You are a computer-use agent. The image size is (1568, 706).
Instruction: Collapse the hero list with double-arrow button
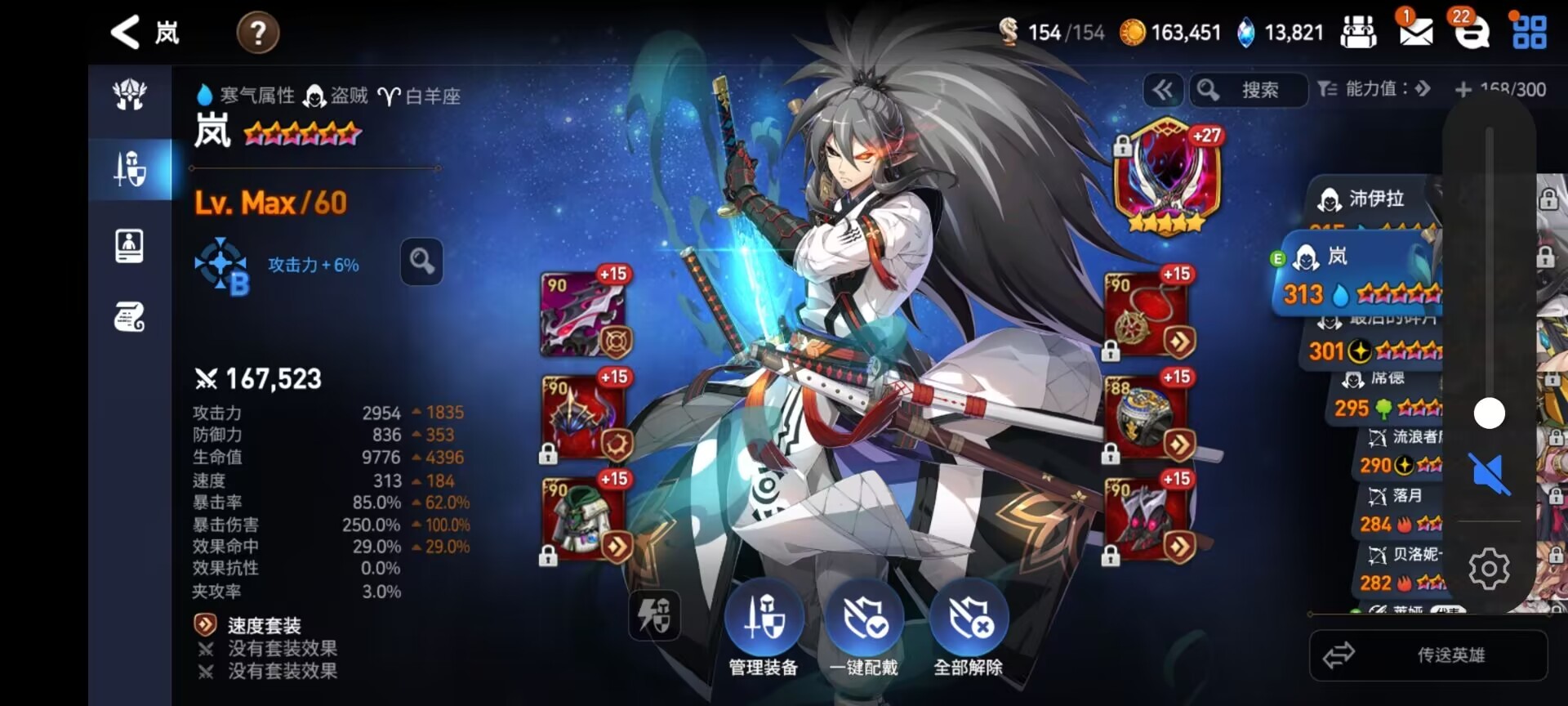coord(1163,90)
